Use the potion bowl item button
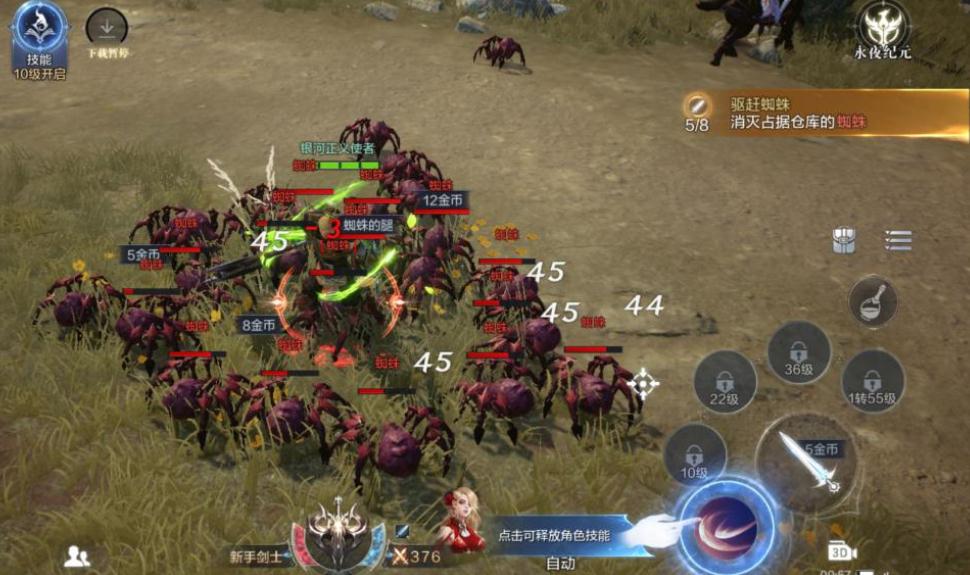This screenshot has width=970, height=575. tap(872, 300)
